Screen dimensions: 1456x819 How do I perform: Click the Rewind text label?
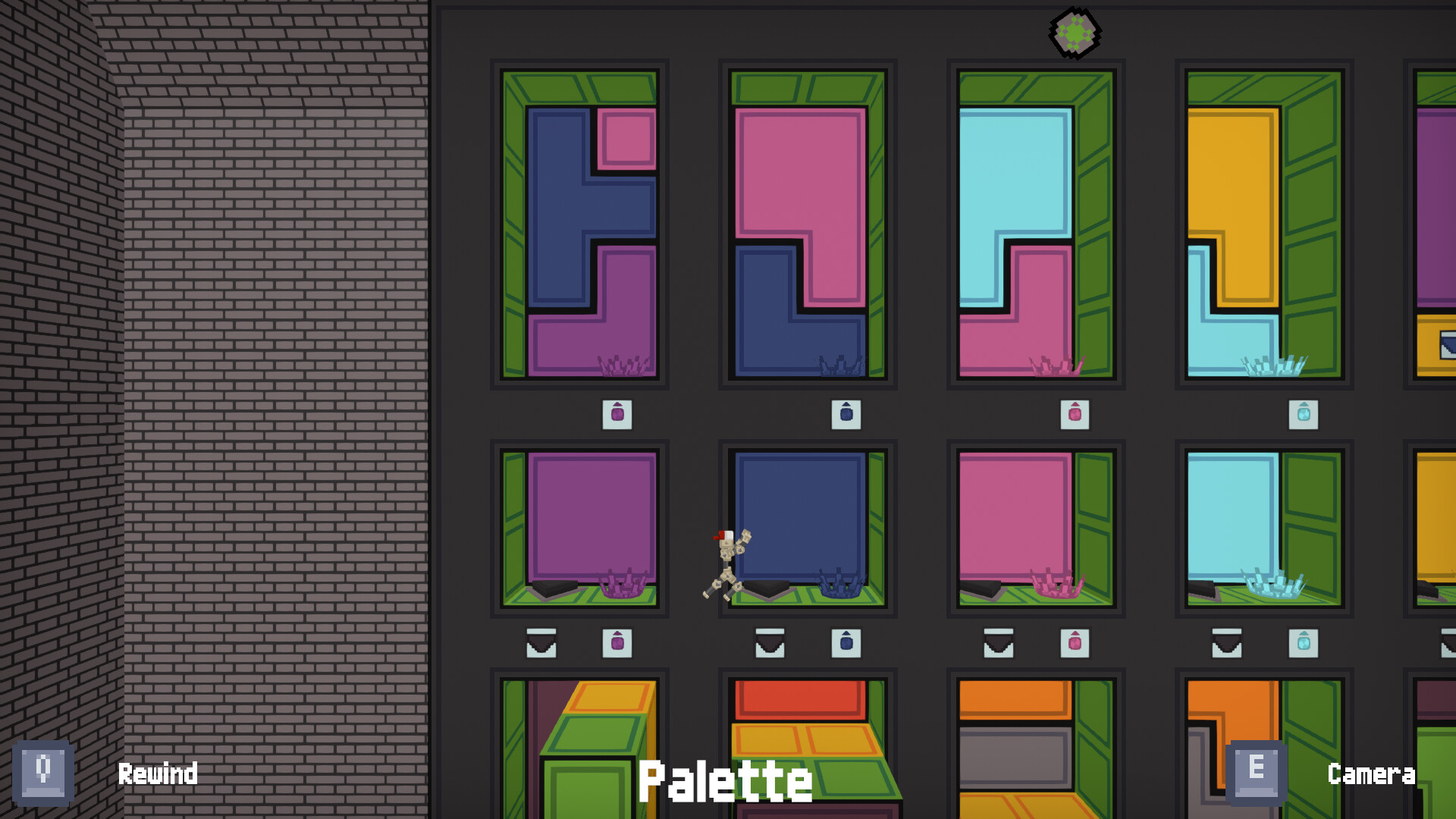(158, 774)
